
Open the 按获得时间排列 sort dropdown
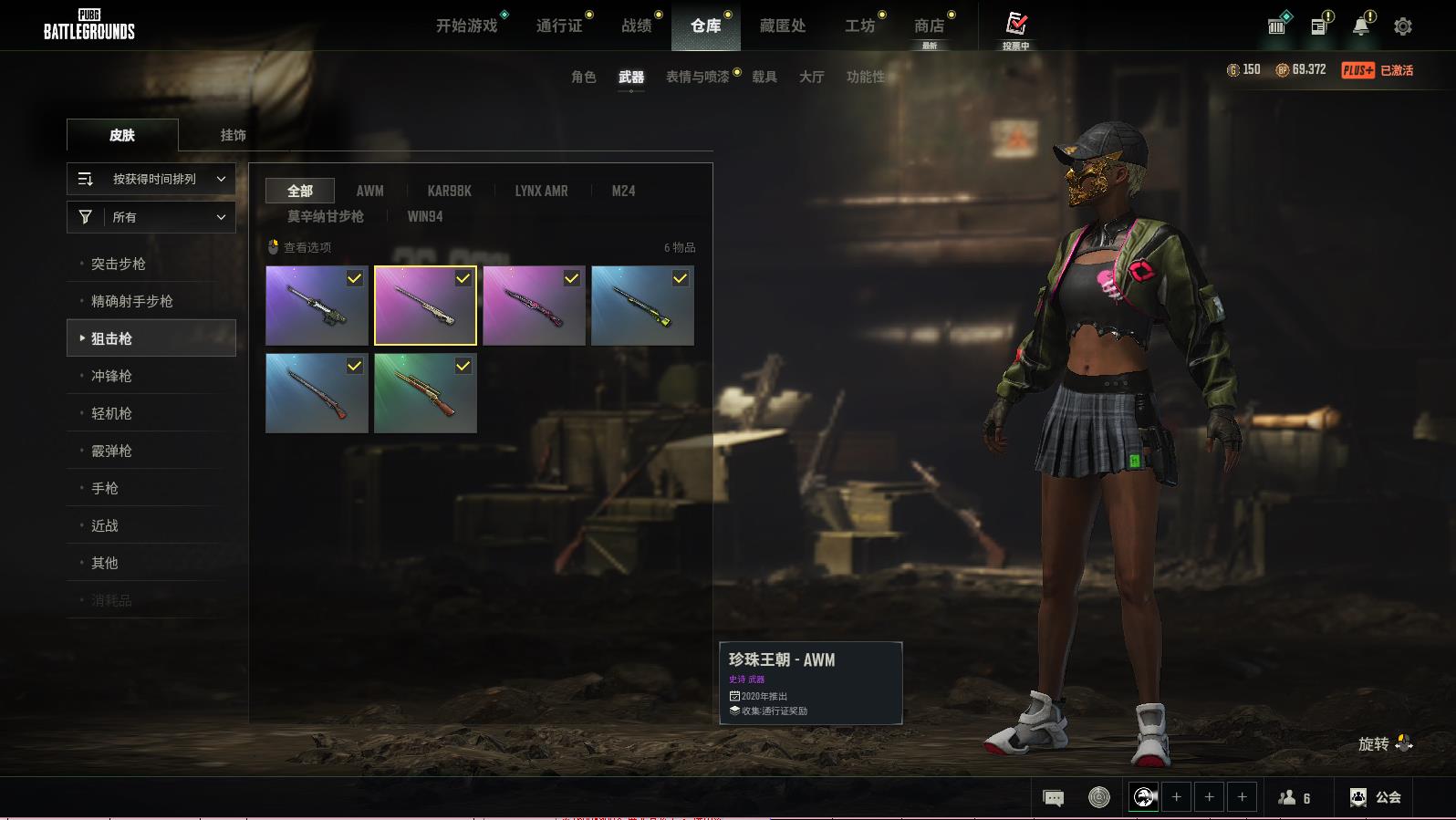pos(151,179)
